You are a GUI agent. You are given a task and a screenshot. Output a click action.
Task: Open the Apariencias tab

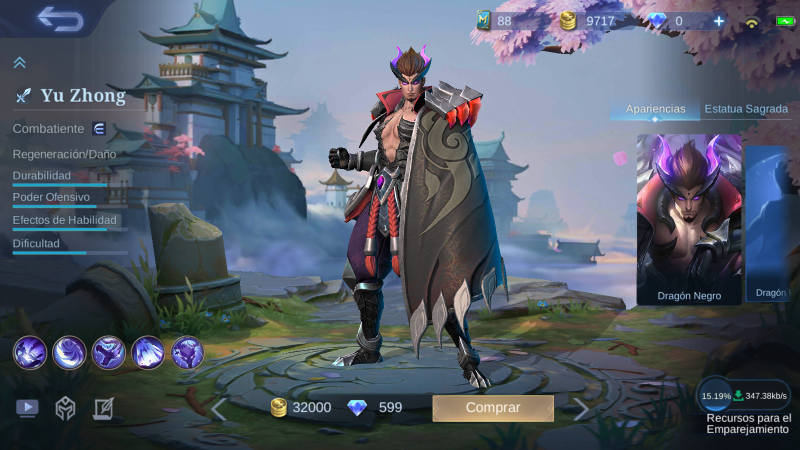(x=655, y=109)
